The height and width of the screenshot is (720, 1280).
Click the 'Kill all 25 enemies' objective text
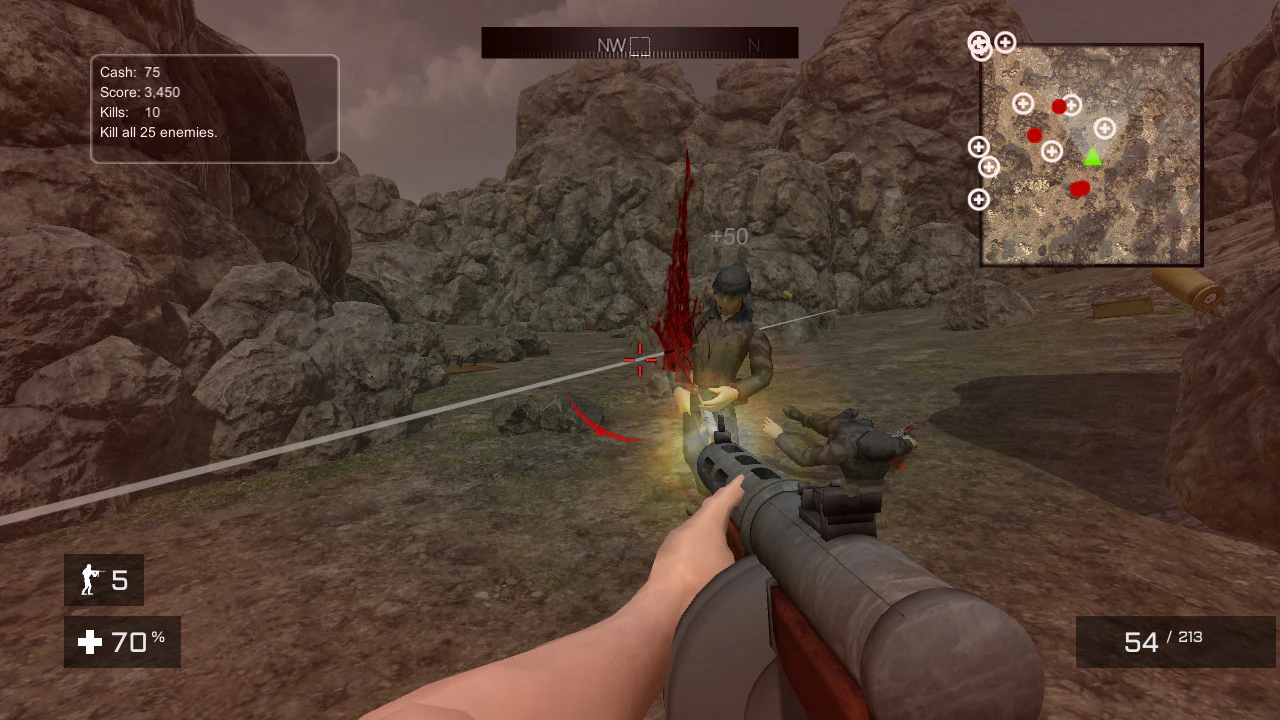click(157, 131)
